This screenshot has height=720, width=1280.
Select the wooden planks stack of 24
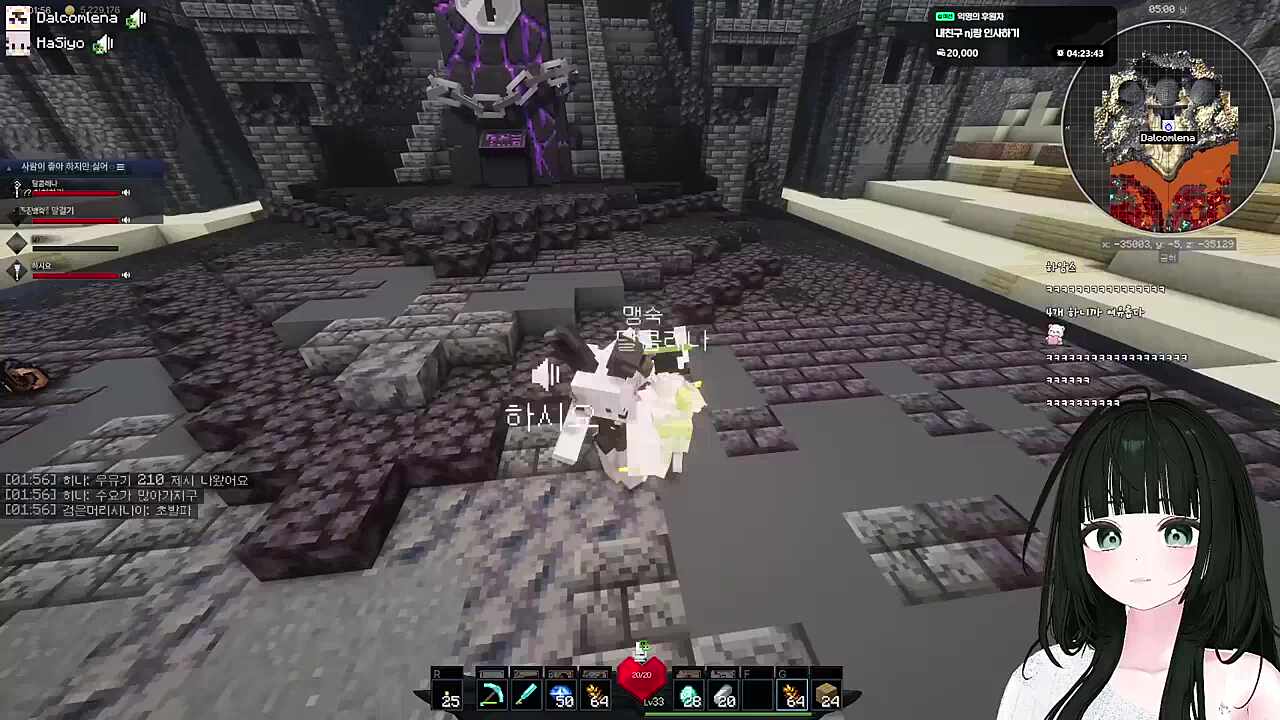coord(828,693)
